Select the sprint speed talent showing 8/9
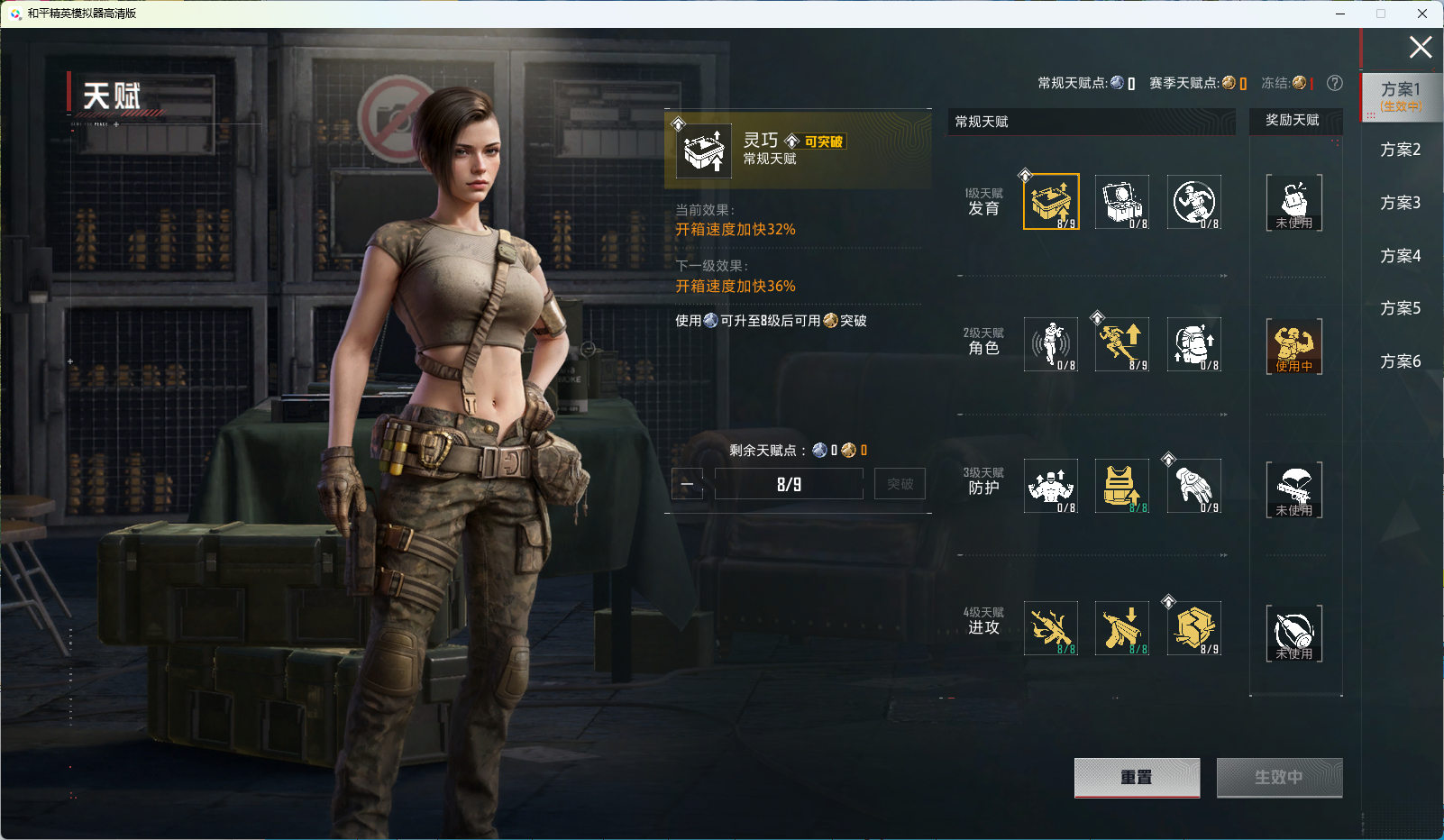1444x840 pixels. [1121, 344]
